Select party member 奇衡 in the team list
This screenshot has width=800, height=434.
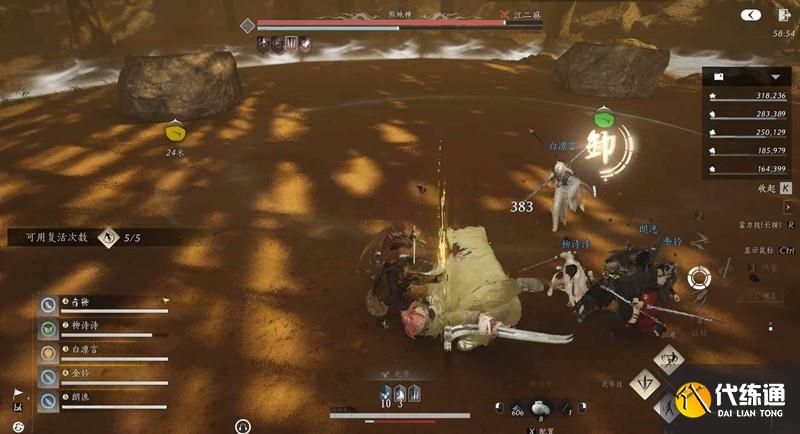click(100, 303)
